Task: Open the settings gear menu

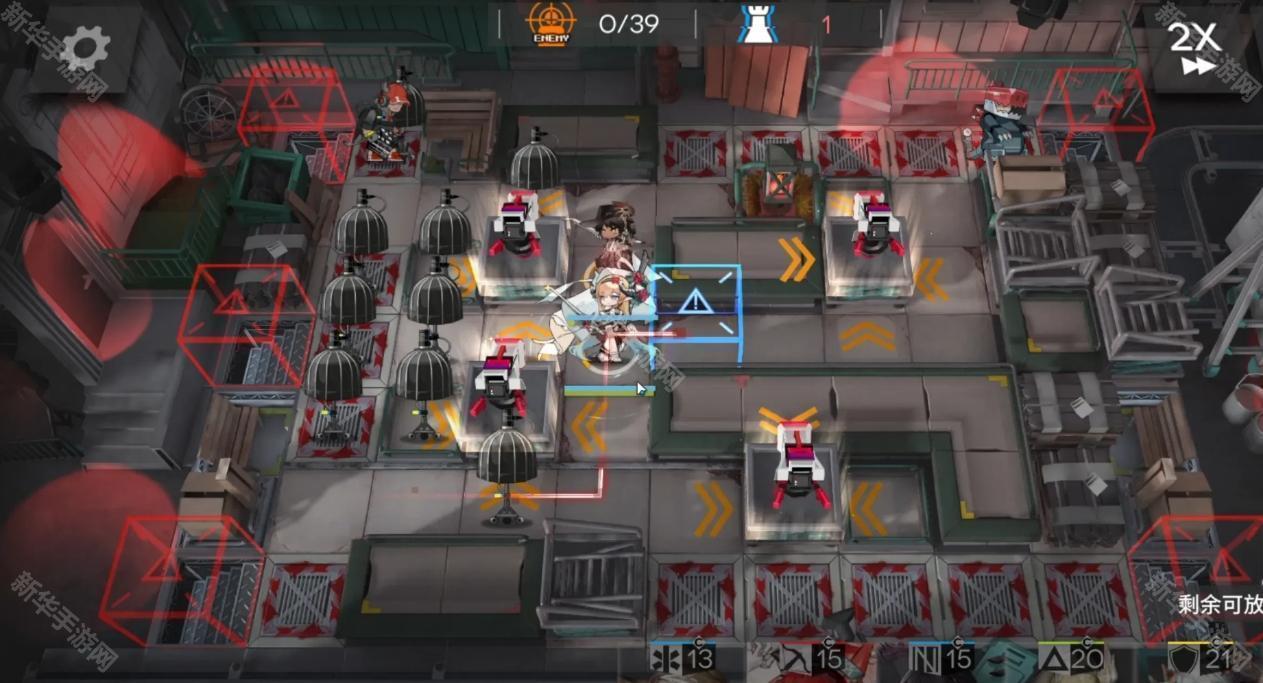Action: (85, 46)
